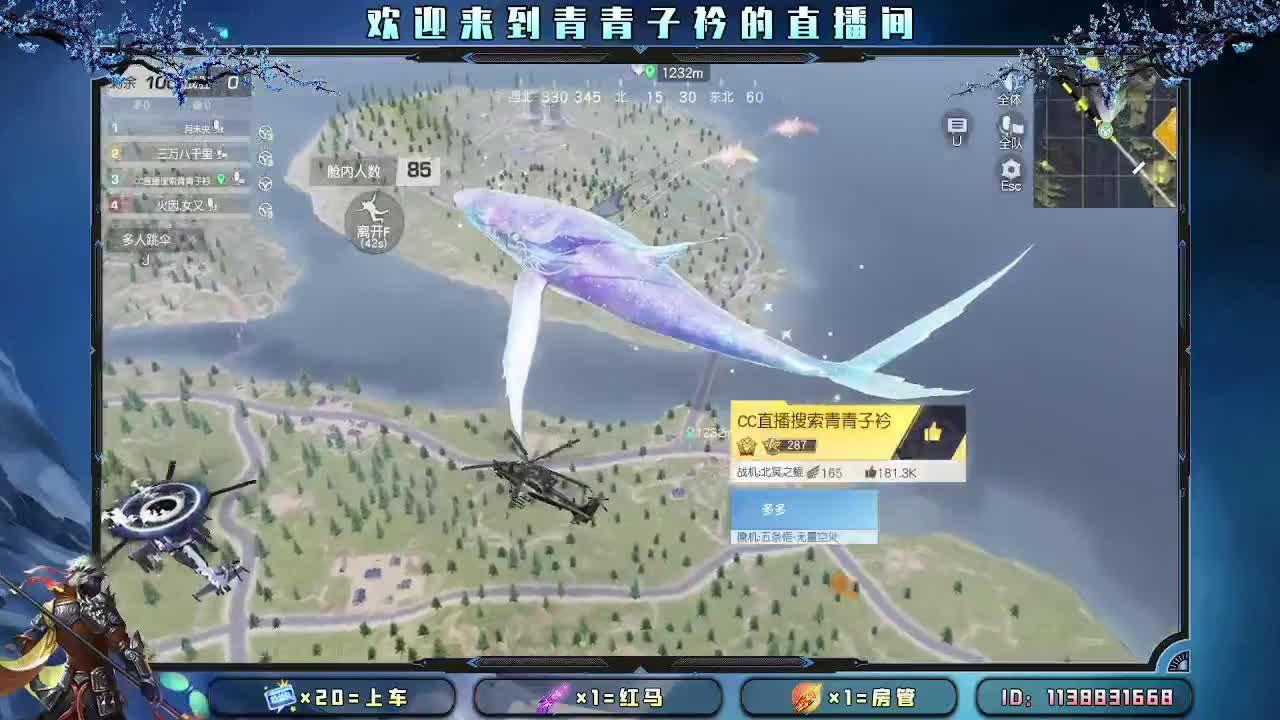Image resolution: width=1280 pixels, height=720 pixels.
Task: Select the CC直播搜索青青子衿 player row
Action: 175,180
